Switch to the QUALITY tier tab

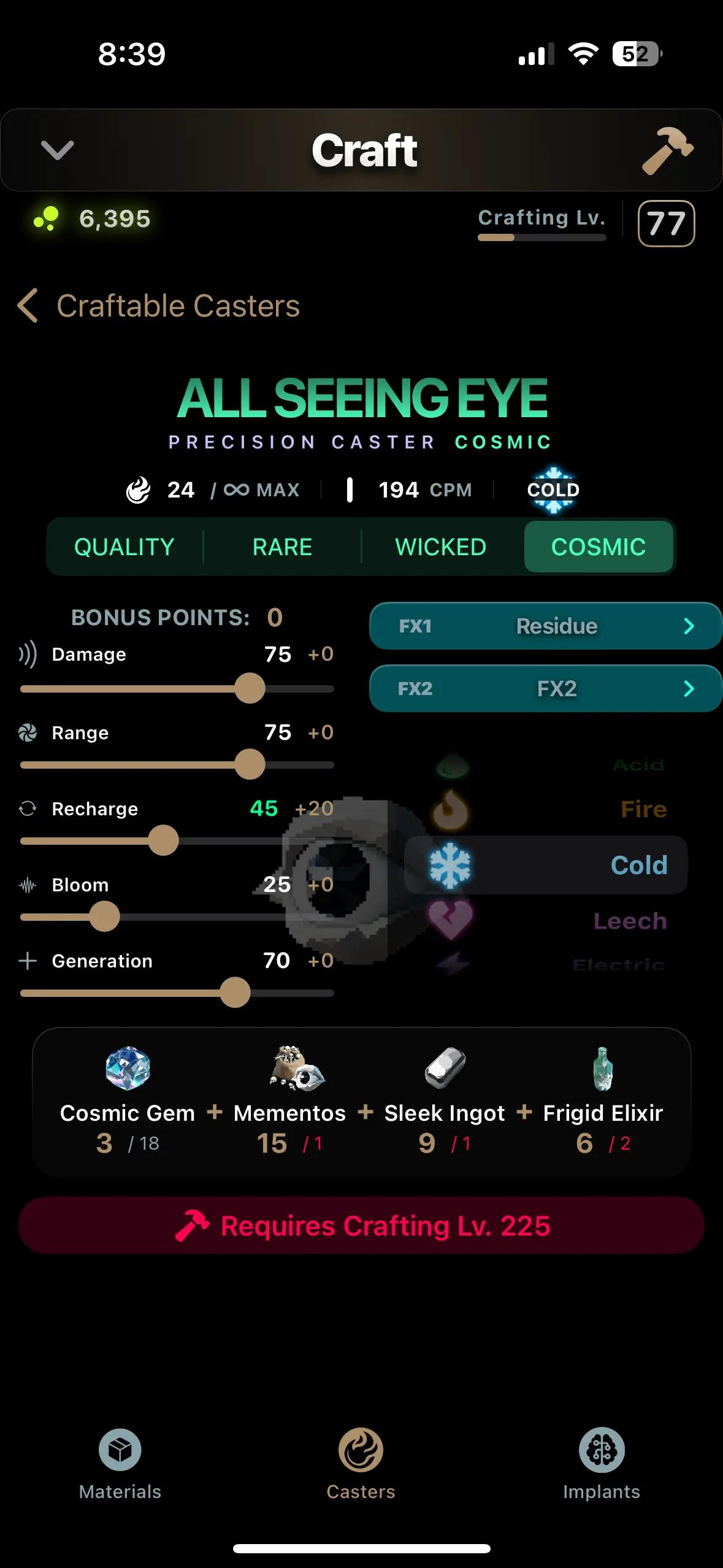pos(124,547)
